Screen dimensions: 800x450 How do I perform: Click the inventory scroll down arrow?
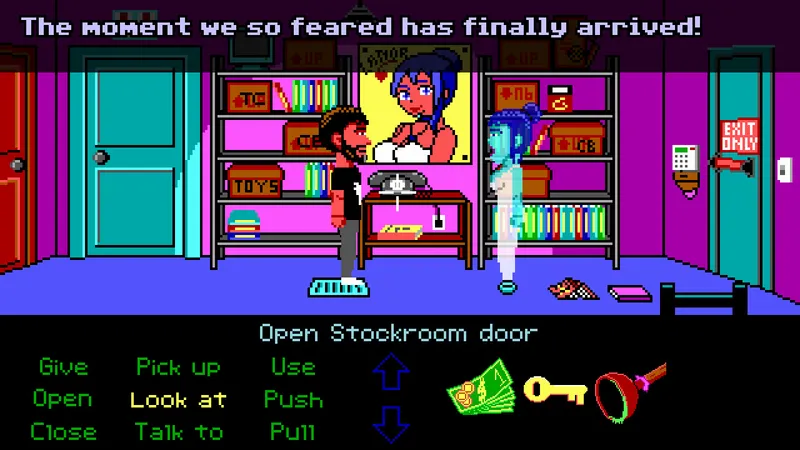391,424
